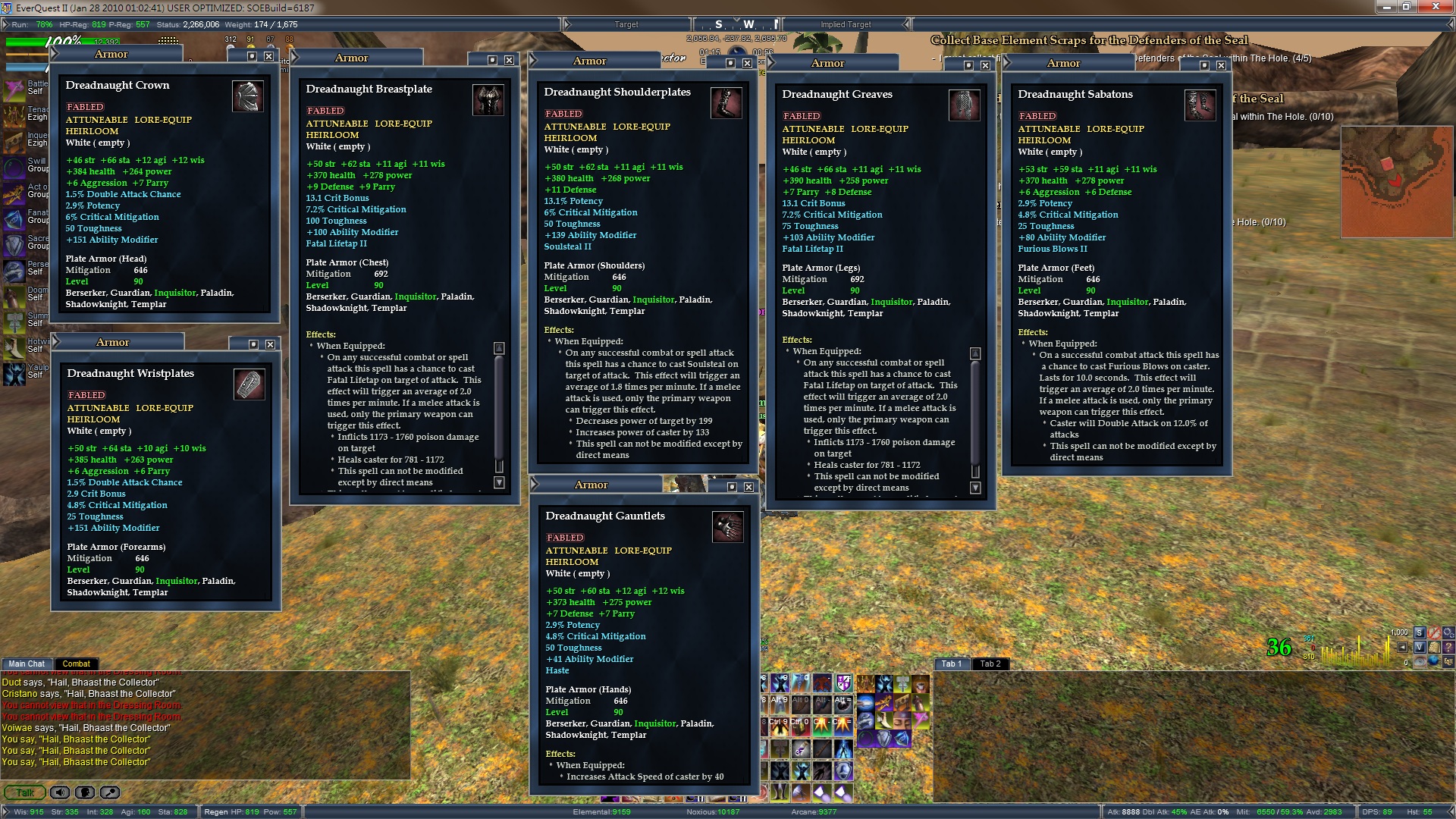1456x819 pixels.
Task: Switch to the Combat chat tab
Action: coord(76,664)
